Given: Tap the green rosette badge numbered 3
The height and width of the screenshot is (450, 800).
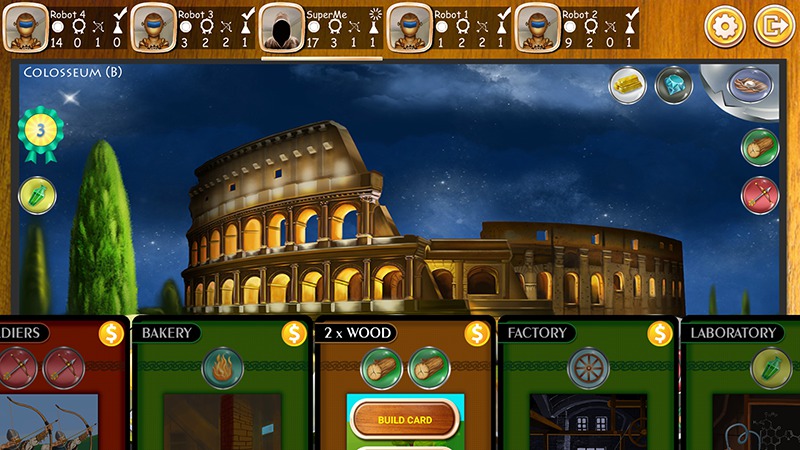Looking at the screenshot, I should click(40, 132).
